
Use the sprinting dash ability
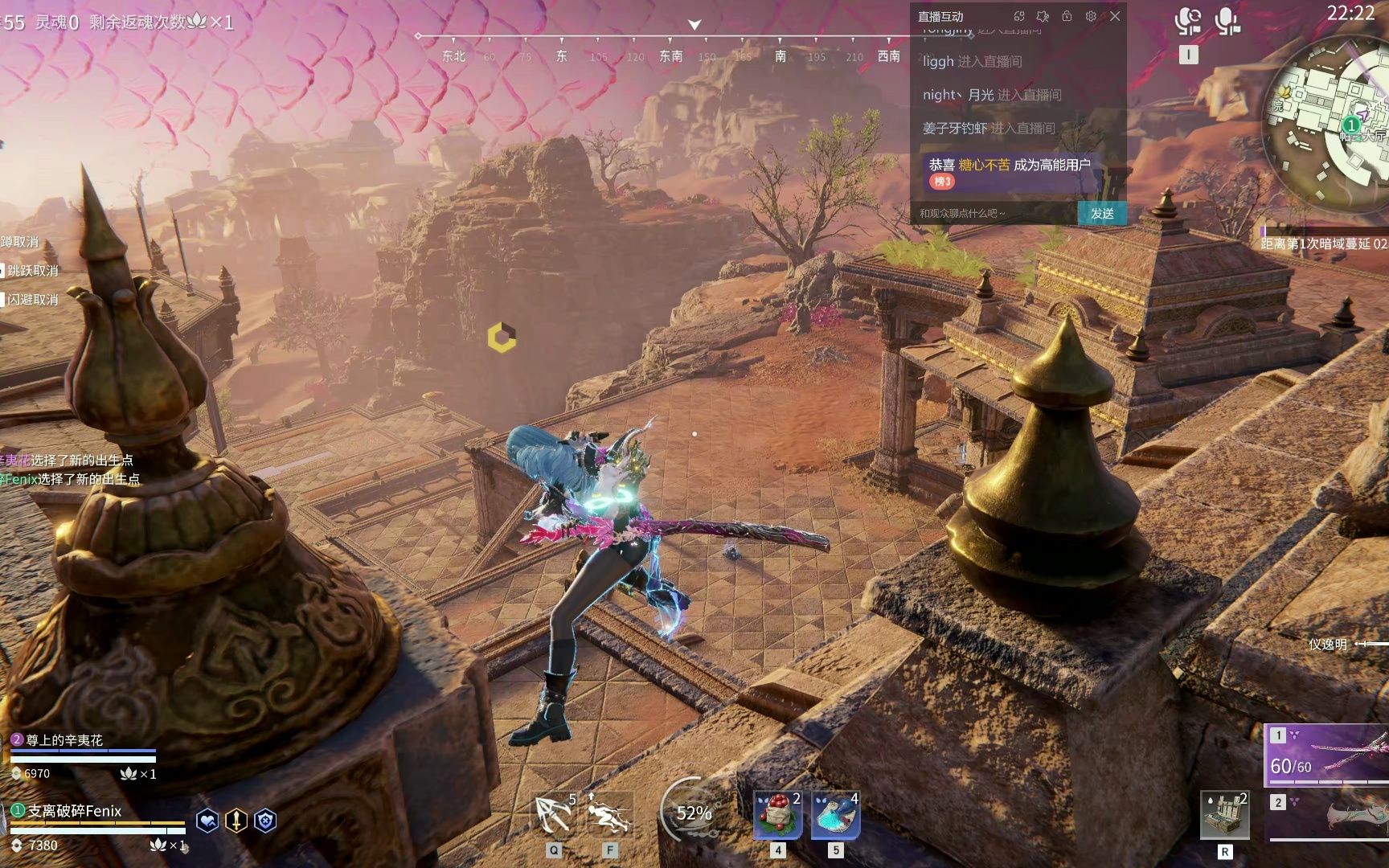609,815
